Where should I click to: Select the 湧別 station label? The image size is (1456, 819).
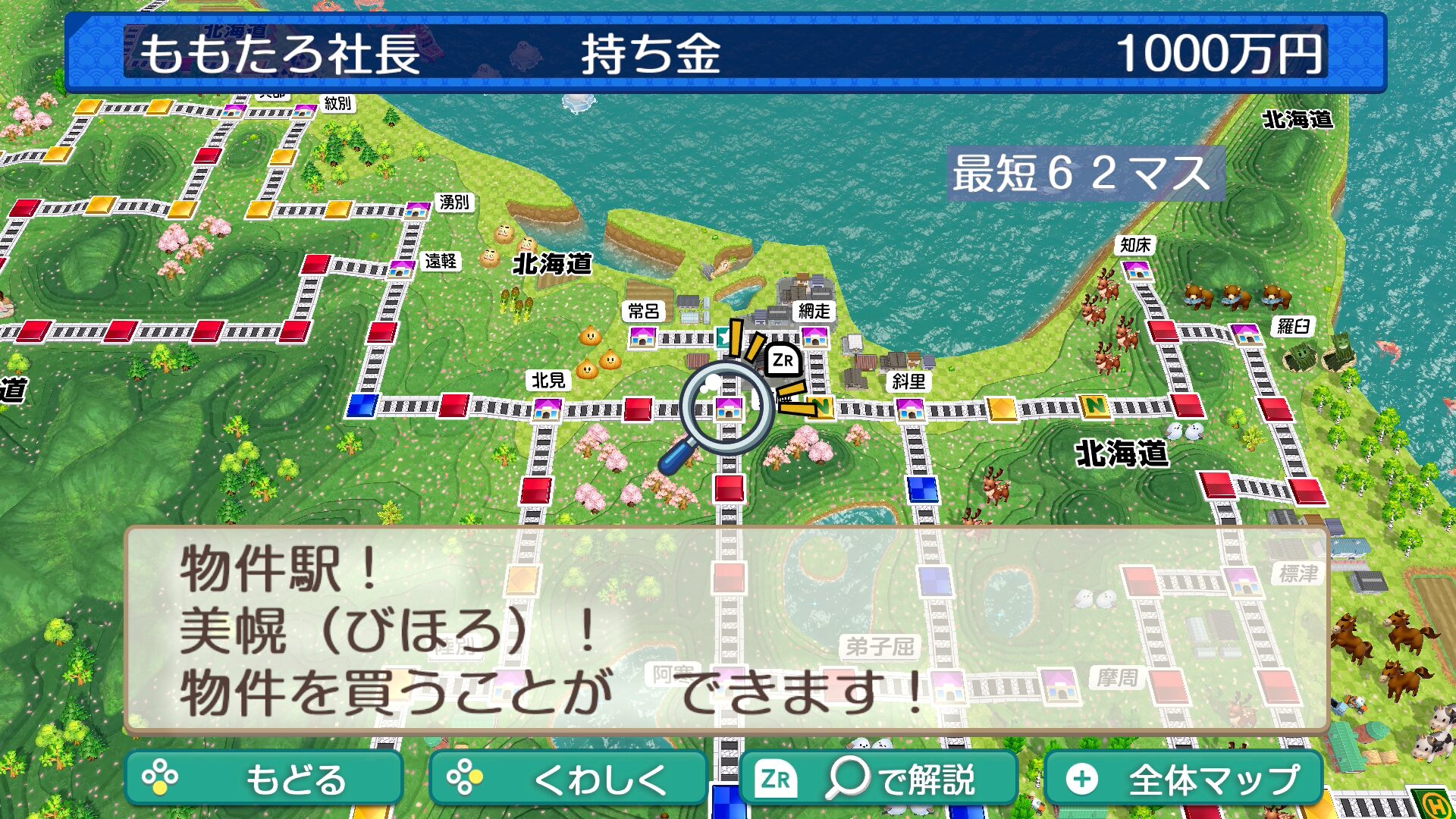pyautogui.click(x=454, y=202)
